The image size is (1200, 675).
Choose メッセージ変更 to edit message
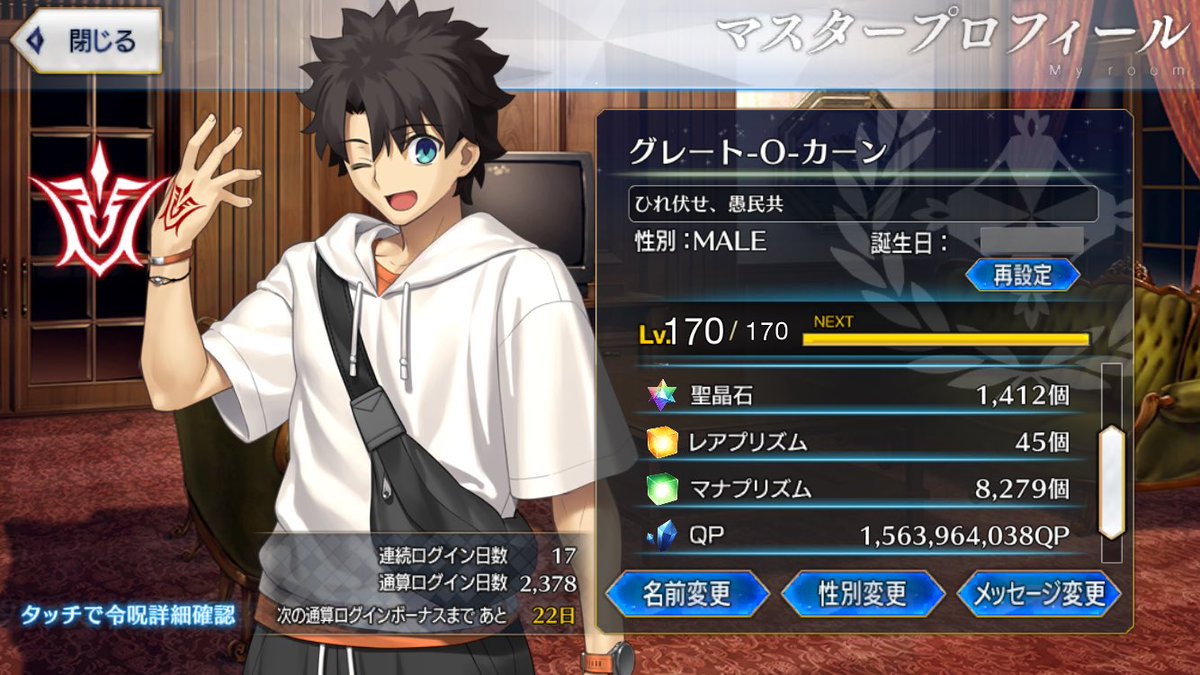[x=1038, y=594]
